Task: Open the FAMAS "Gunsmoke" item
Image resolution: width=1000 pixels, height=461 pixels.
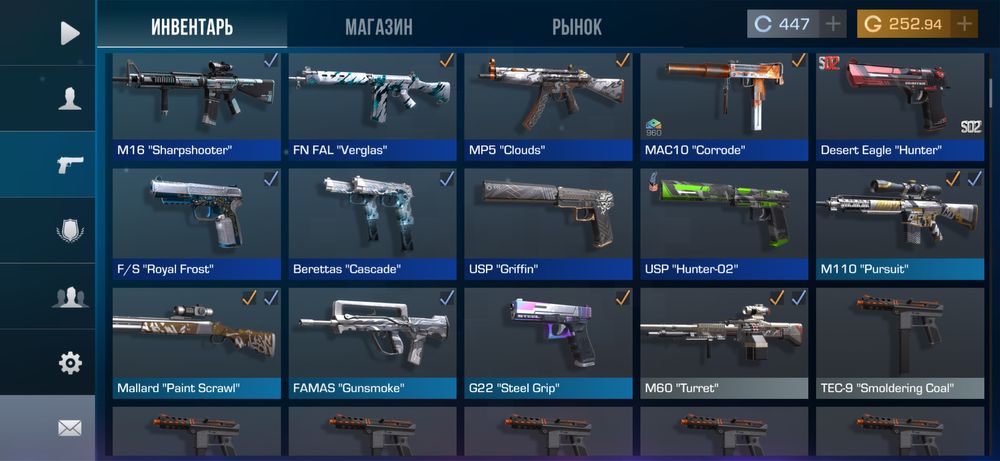Action: (x=372, y=342)
